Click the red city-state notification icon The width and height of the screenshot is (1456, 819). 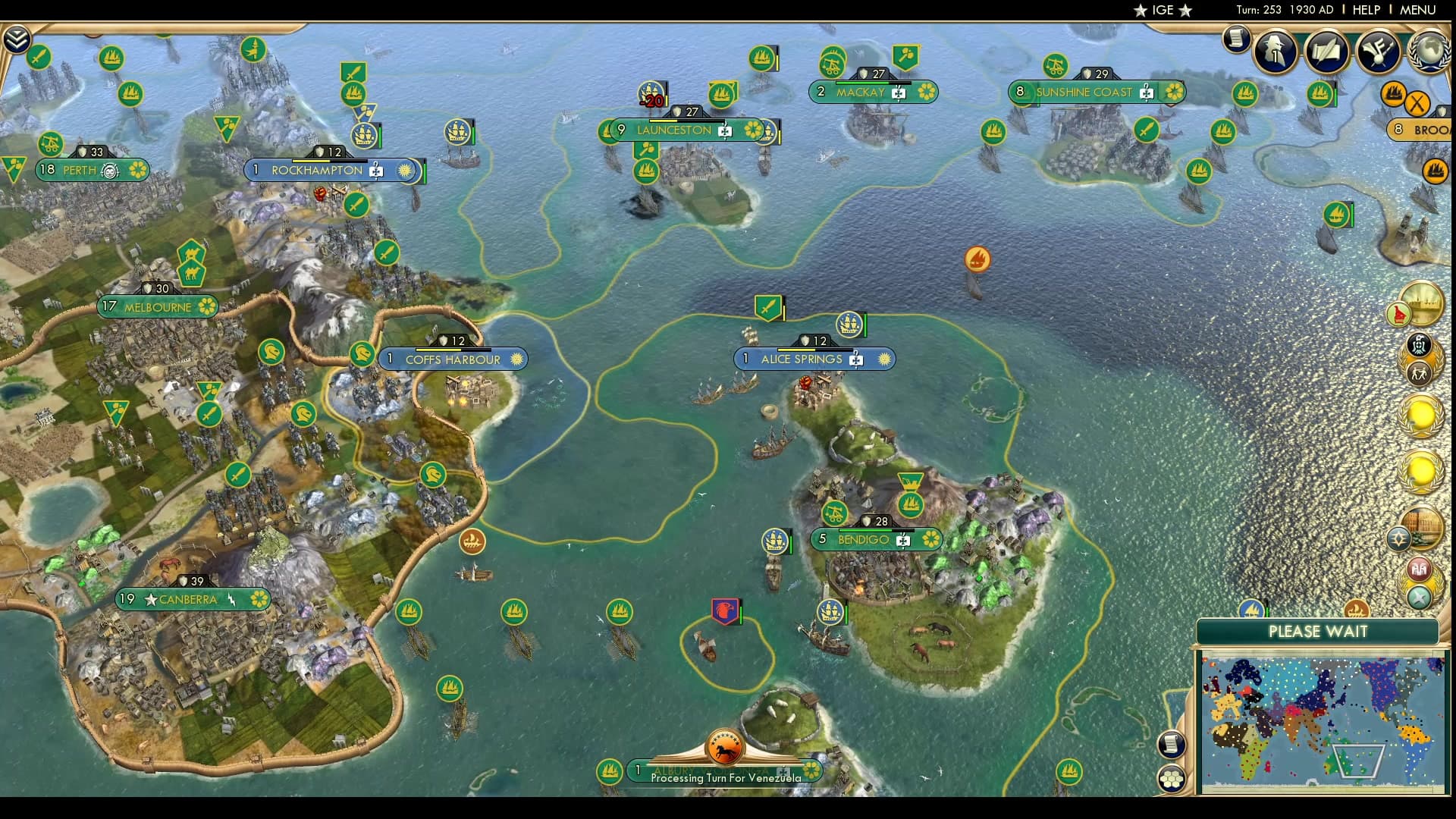[x=1419, y=570]
